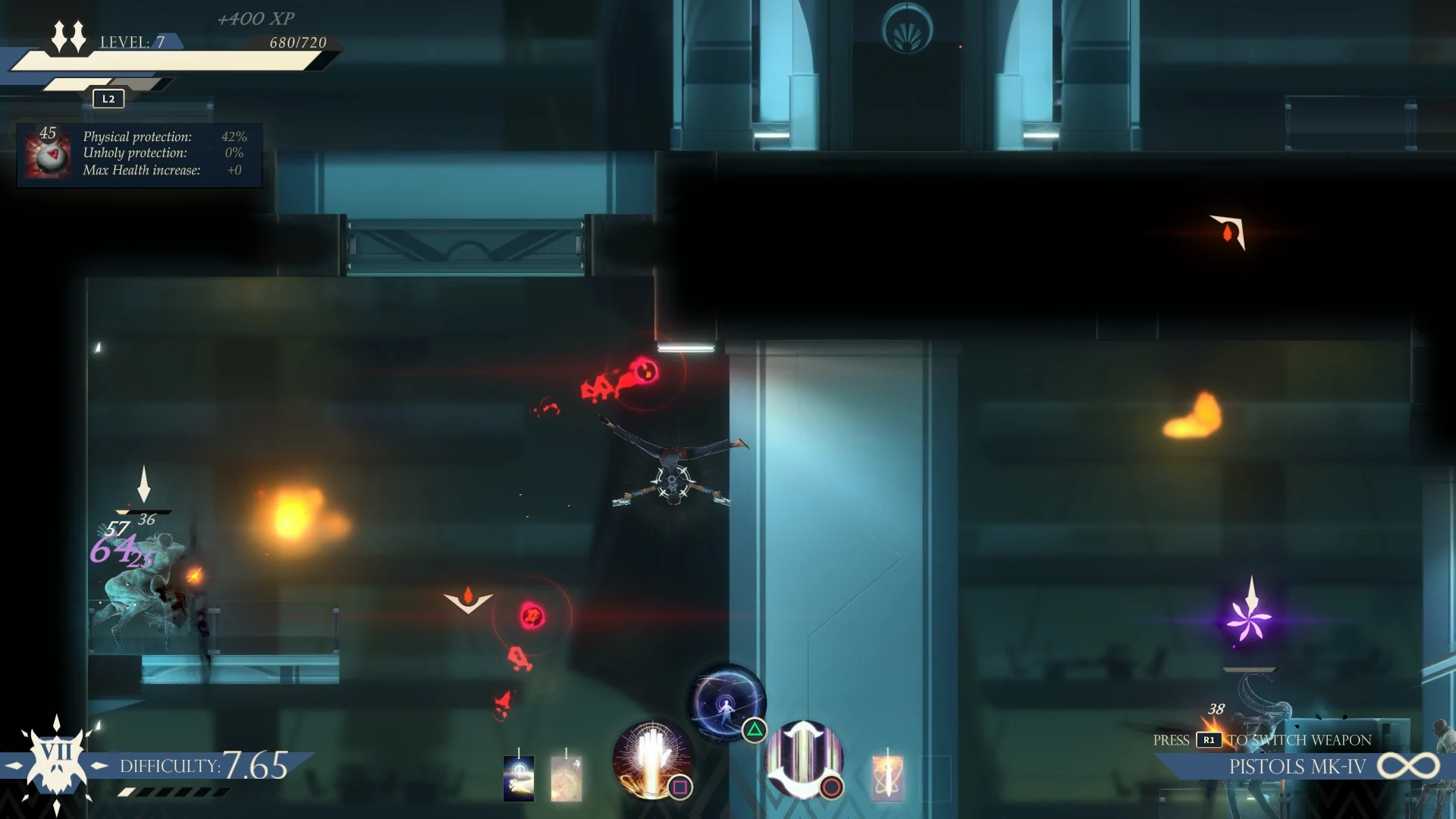Open the L2 keybind badge
The height and width of the screenshot is (819, 1456).
point(107,99)
